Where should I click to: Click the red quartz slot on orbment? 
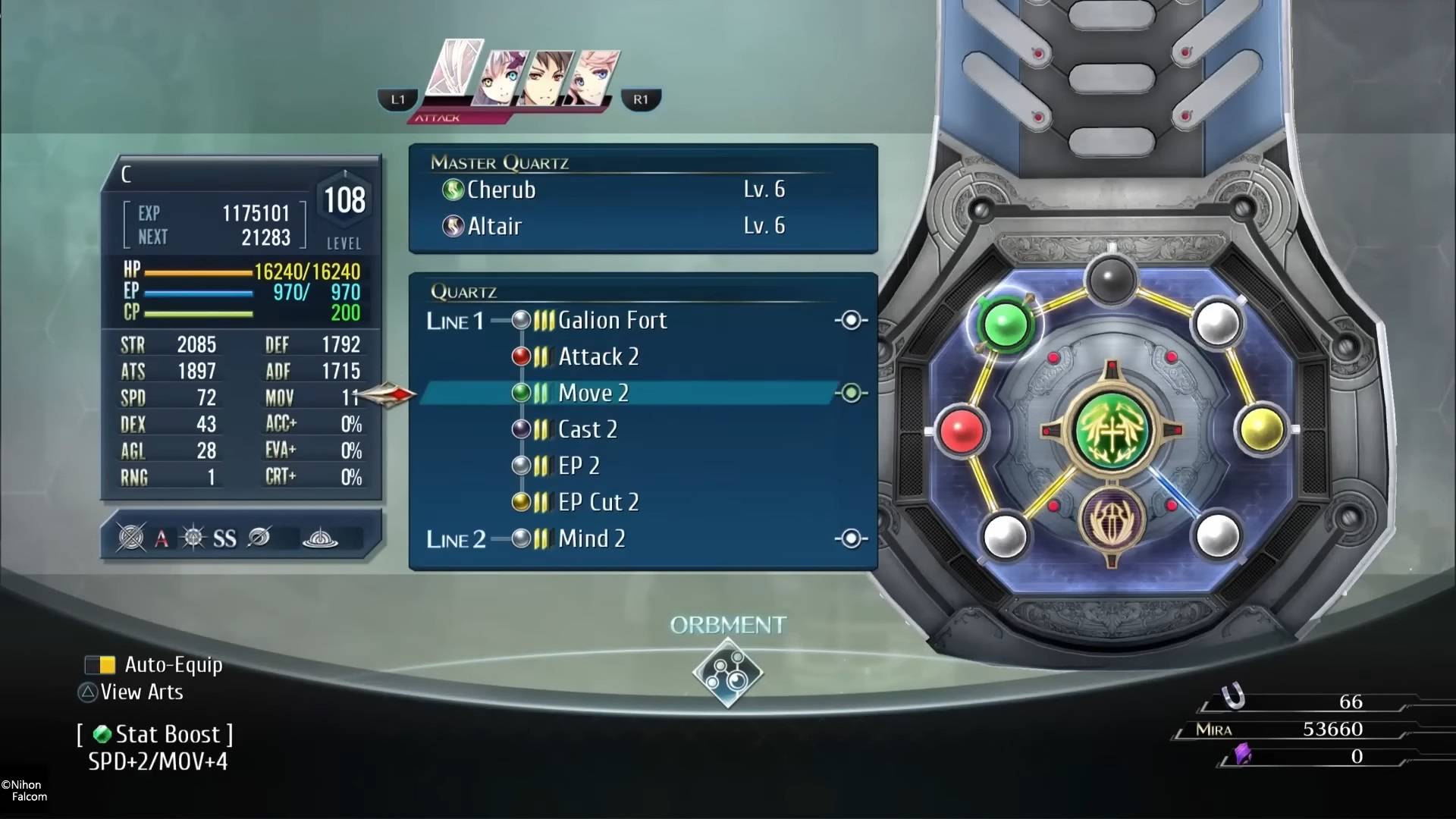pos(962,430)
